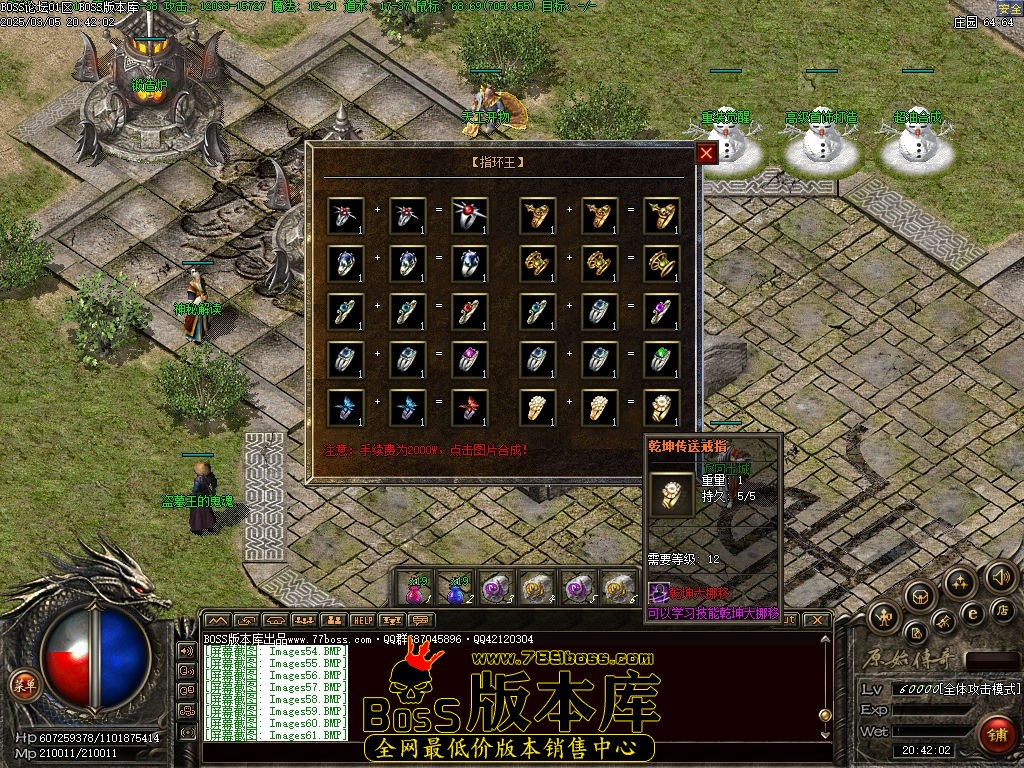Image resolution: width=1024 pixels, height=768 pixels.
Task: Open the bag inventory round button
Action: (x=921, y=597)
